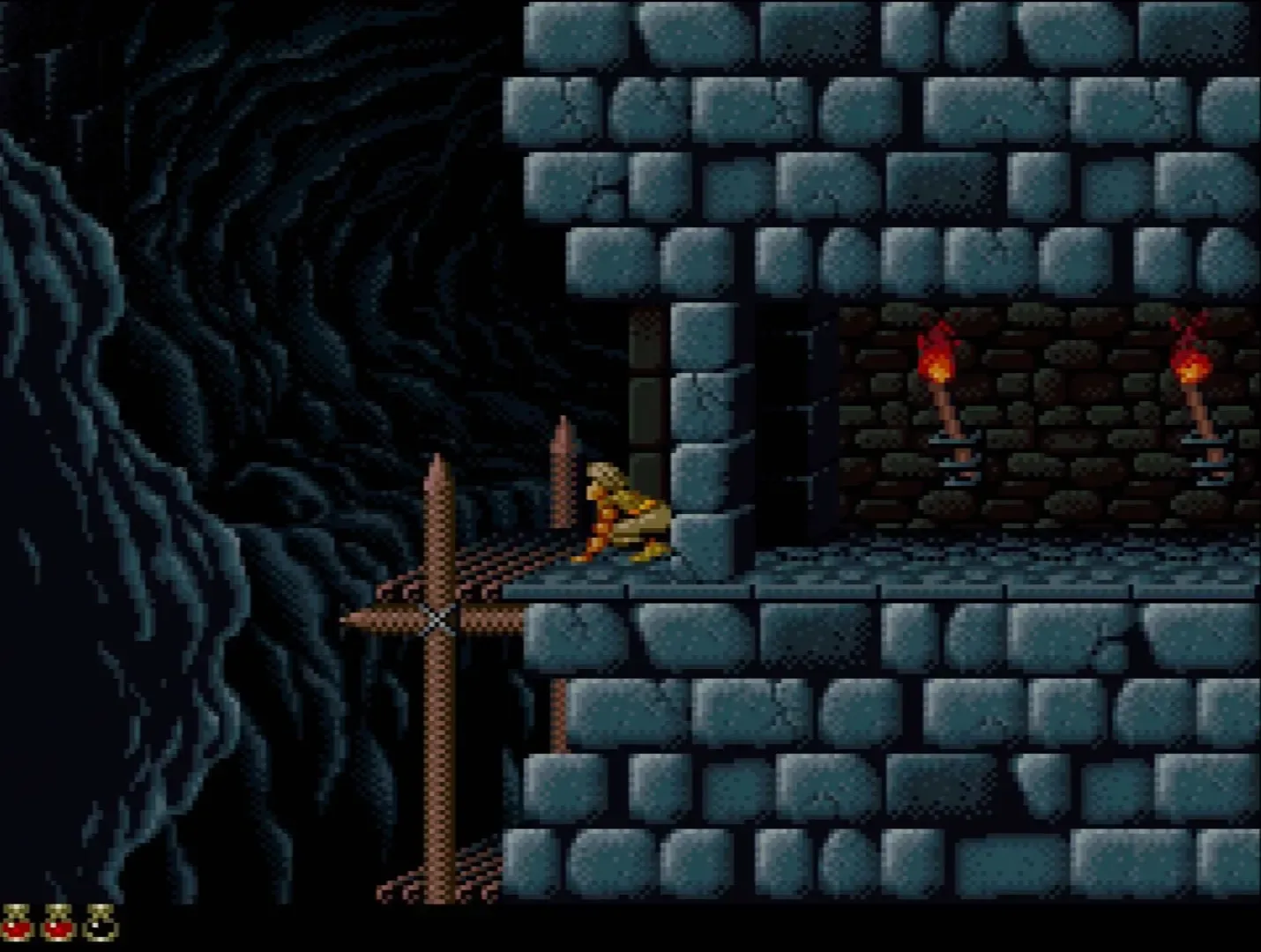Select the empty health potion bottle
1261x952 pixels.
point(97,920)
